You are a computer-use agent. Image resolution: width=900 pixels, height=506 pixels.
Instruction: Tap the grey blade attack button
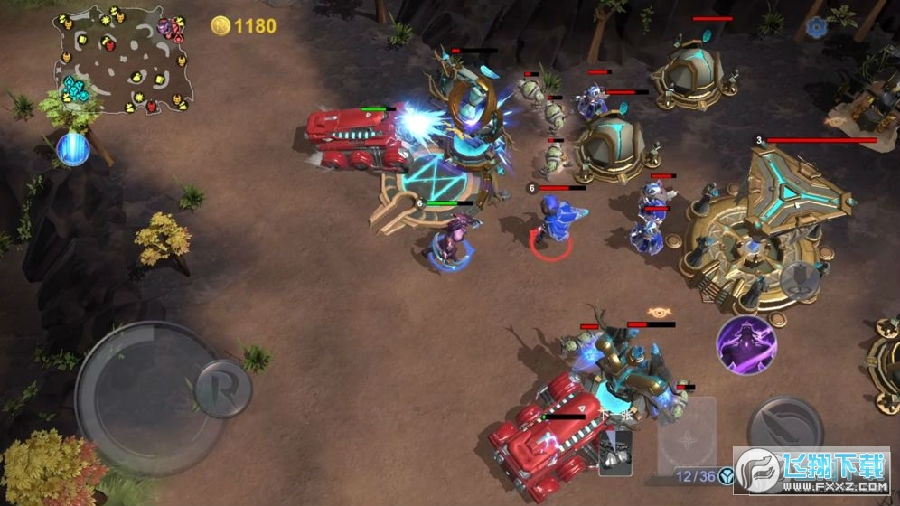tap(785, 425)
